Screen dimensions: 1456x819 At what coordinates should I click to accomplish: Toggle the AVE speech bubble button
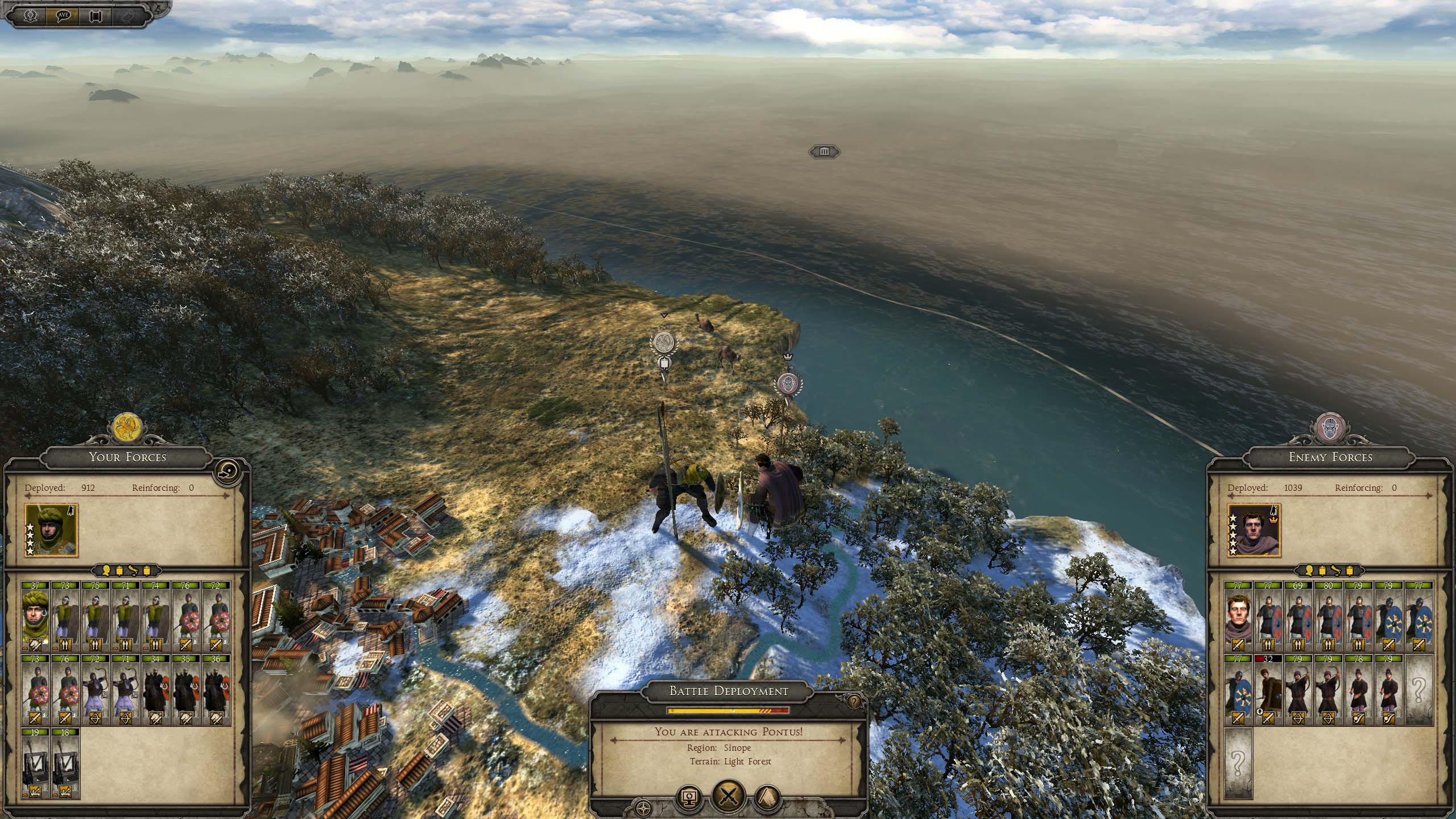point(63,15)
